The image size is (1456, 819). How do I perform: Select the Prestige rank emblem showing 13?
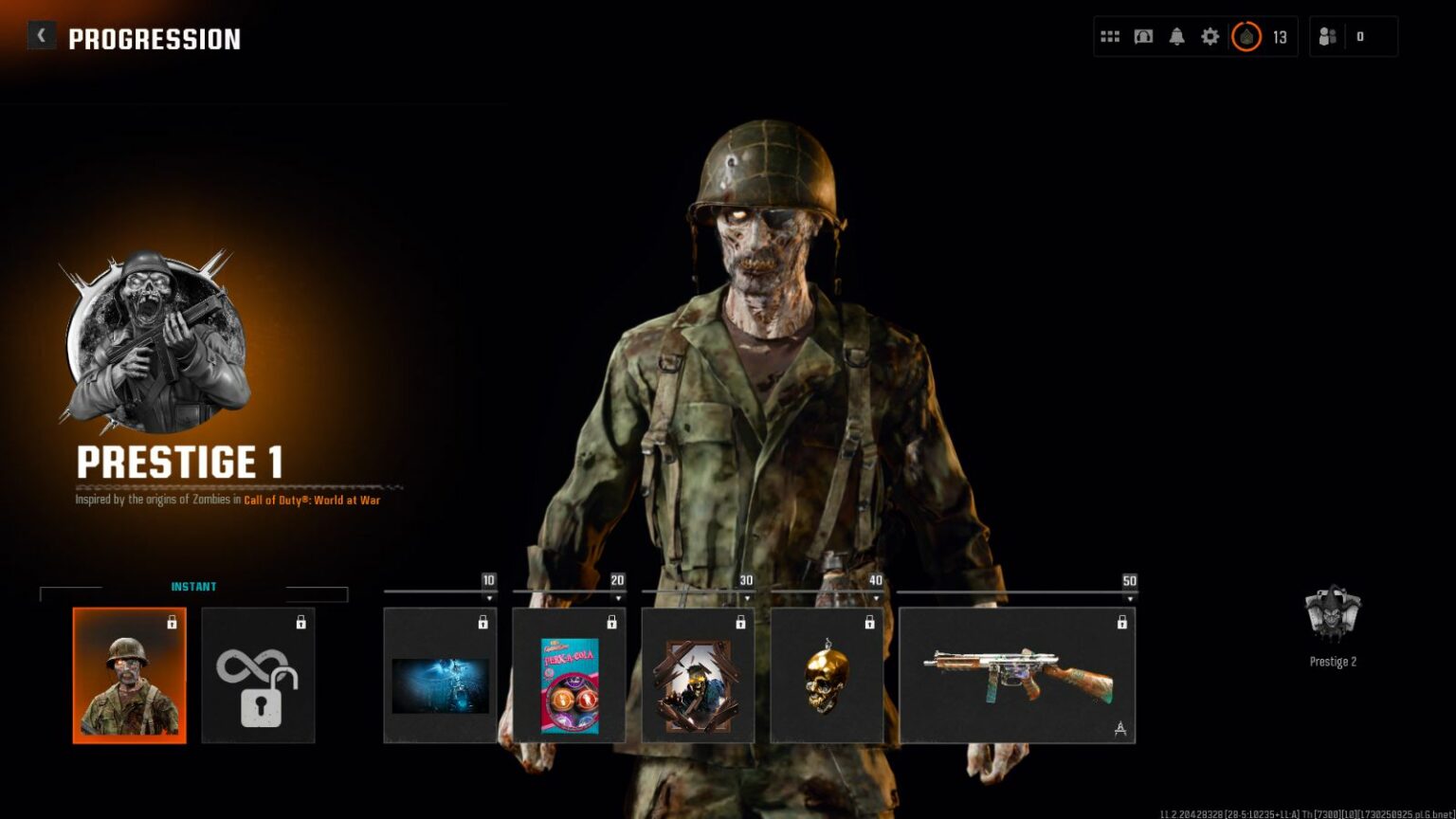(x=1248, y=37)
